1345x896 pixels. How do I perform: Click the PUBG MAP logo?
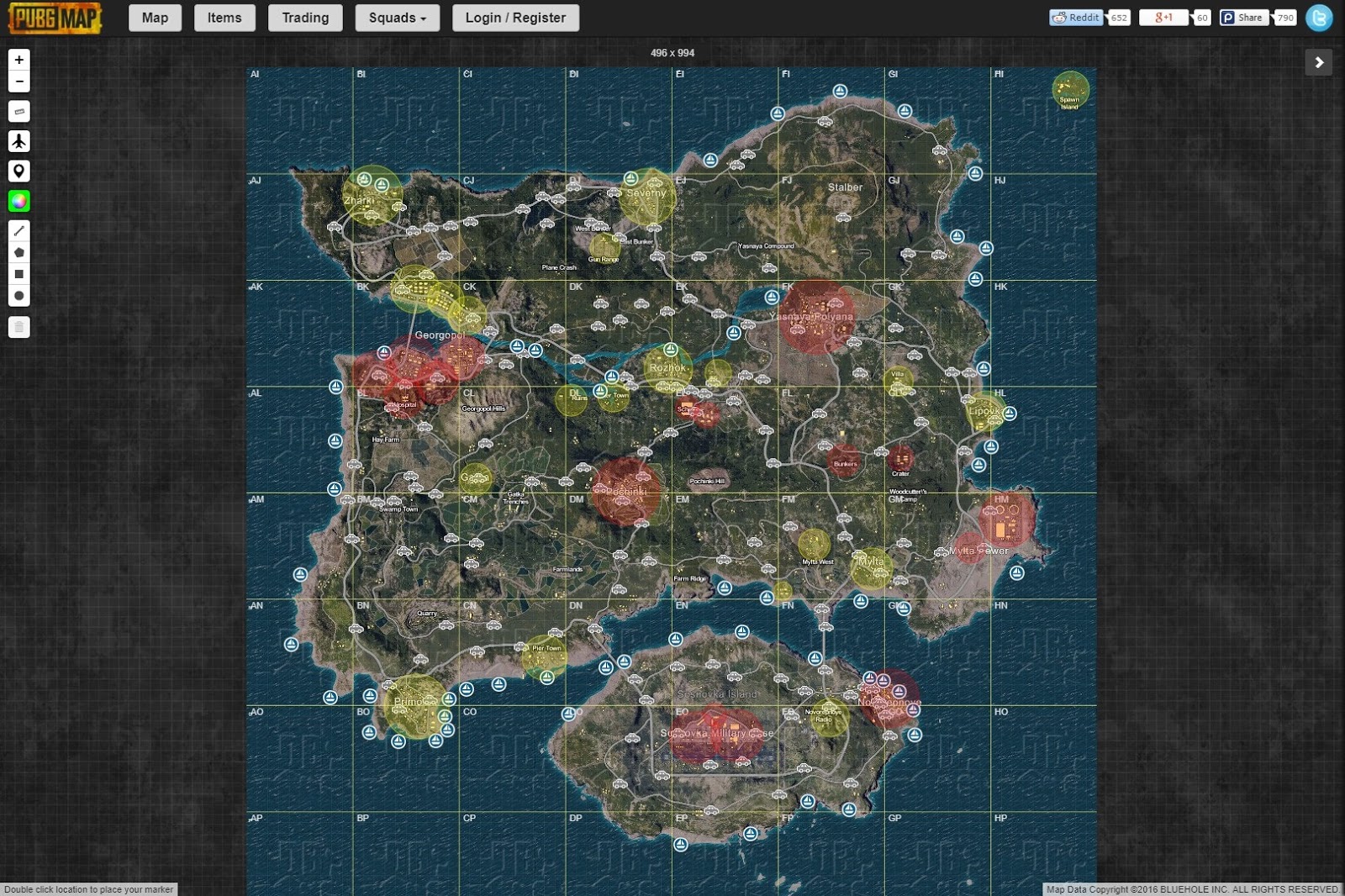(x=53, y=17)
